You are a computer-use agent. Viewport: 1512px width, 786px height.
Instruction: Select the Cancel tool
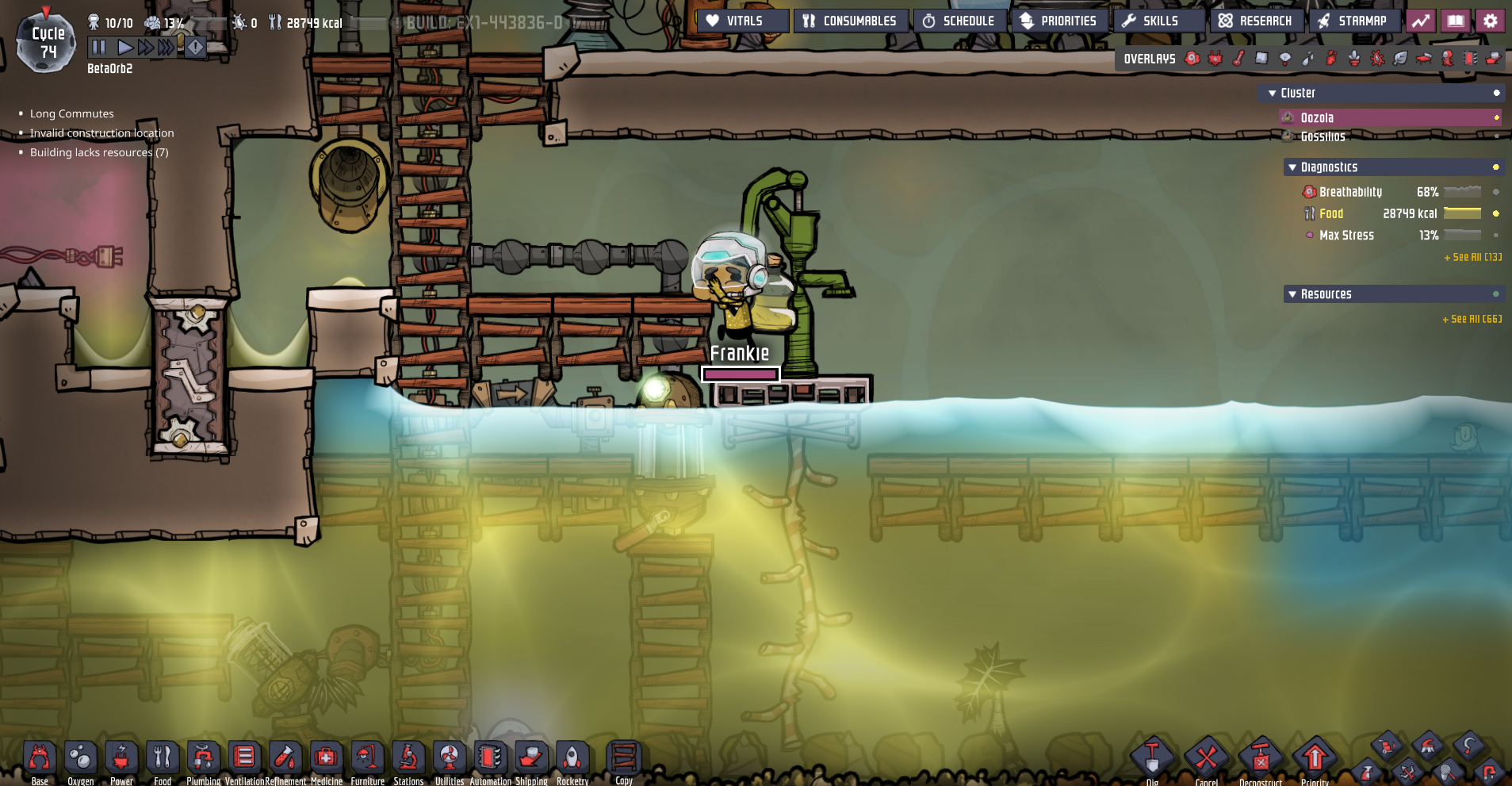[1205, 757]
